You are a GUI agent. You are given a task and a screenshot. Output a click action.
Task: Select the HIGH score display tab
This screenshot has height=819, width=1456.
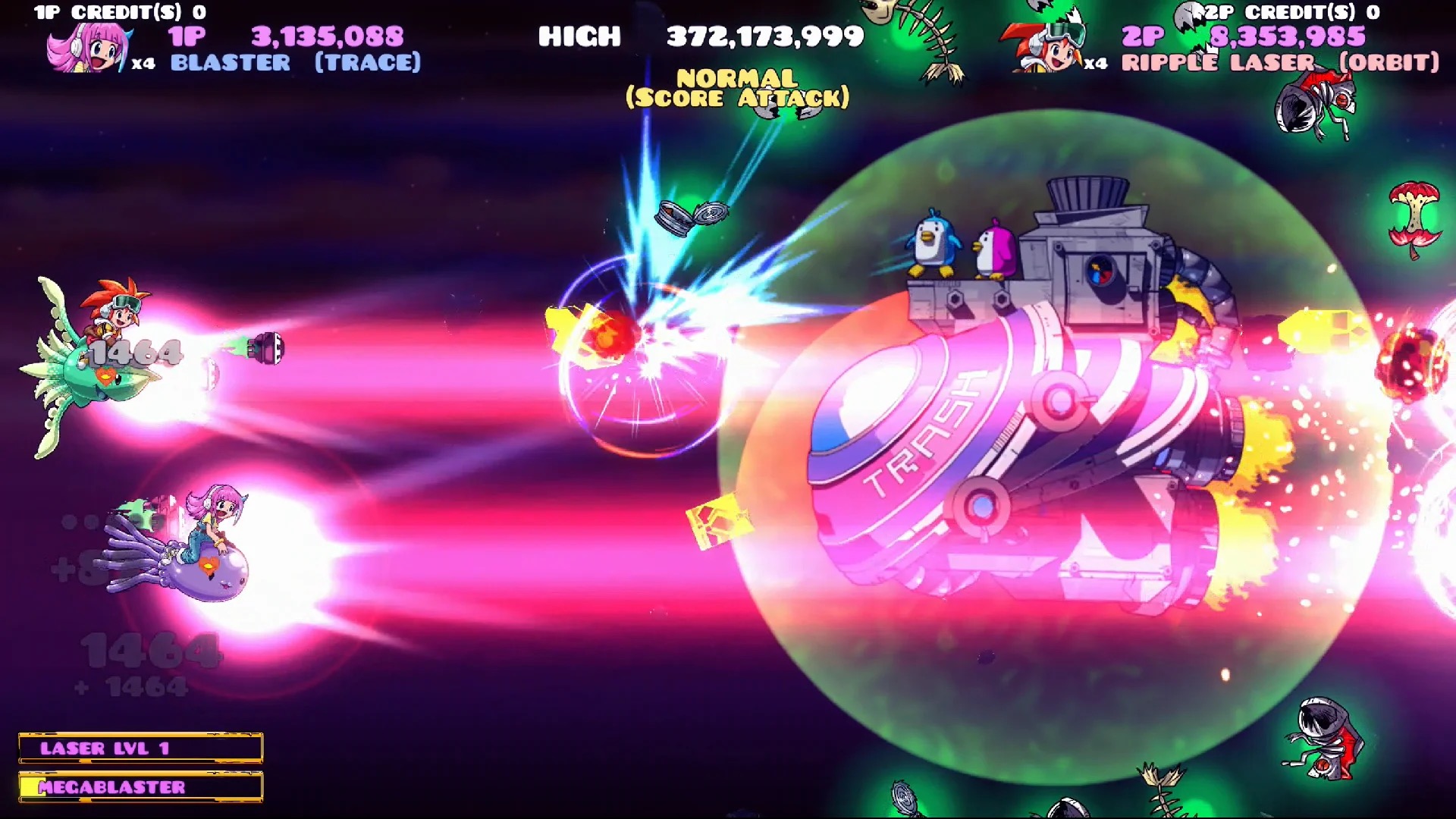[x=580, y=36]
